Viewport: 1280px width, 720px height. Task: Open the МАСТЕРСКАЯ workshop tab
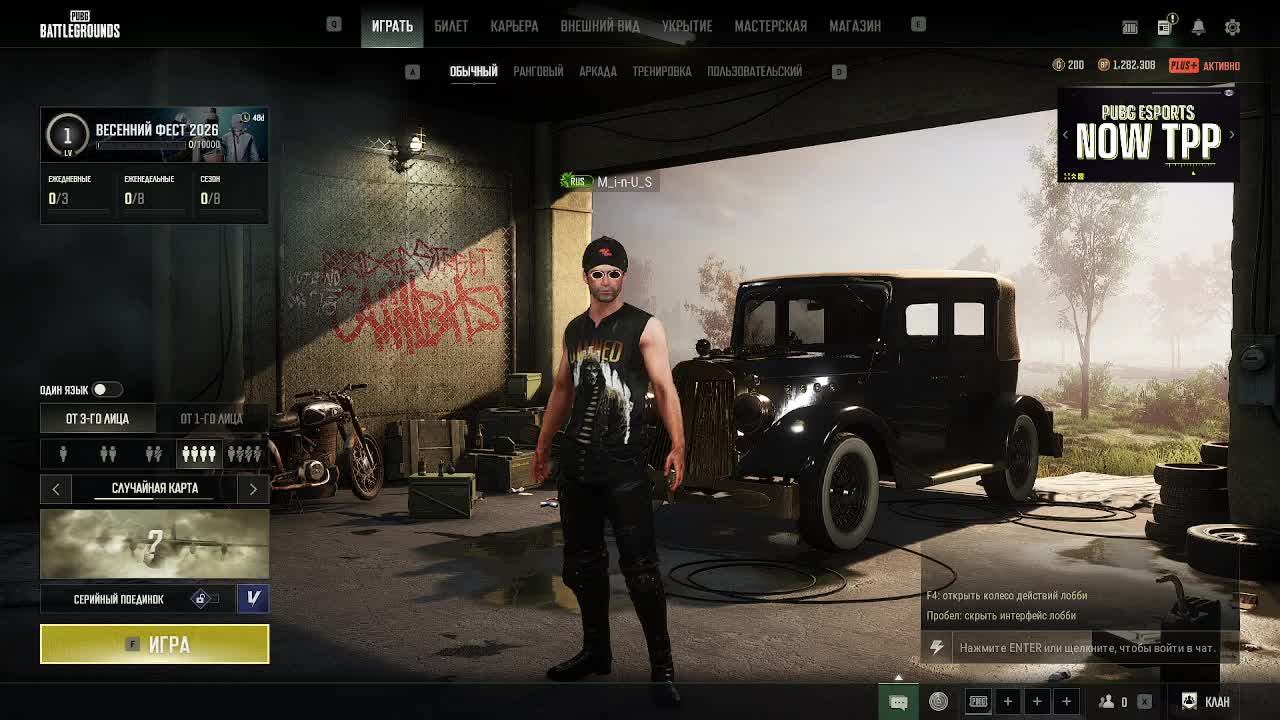coord(770,26)
